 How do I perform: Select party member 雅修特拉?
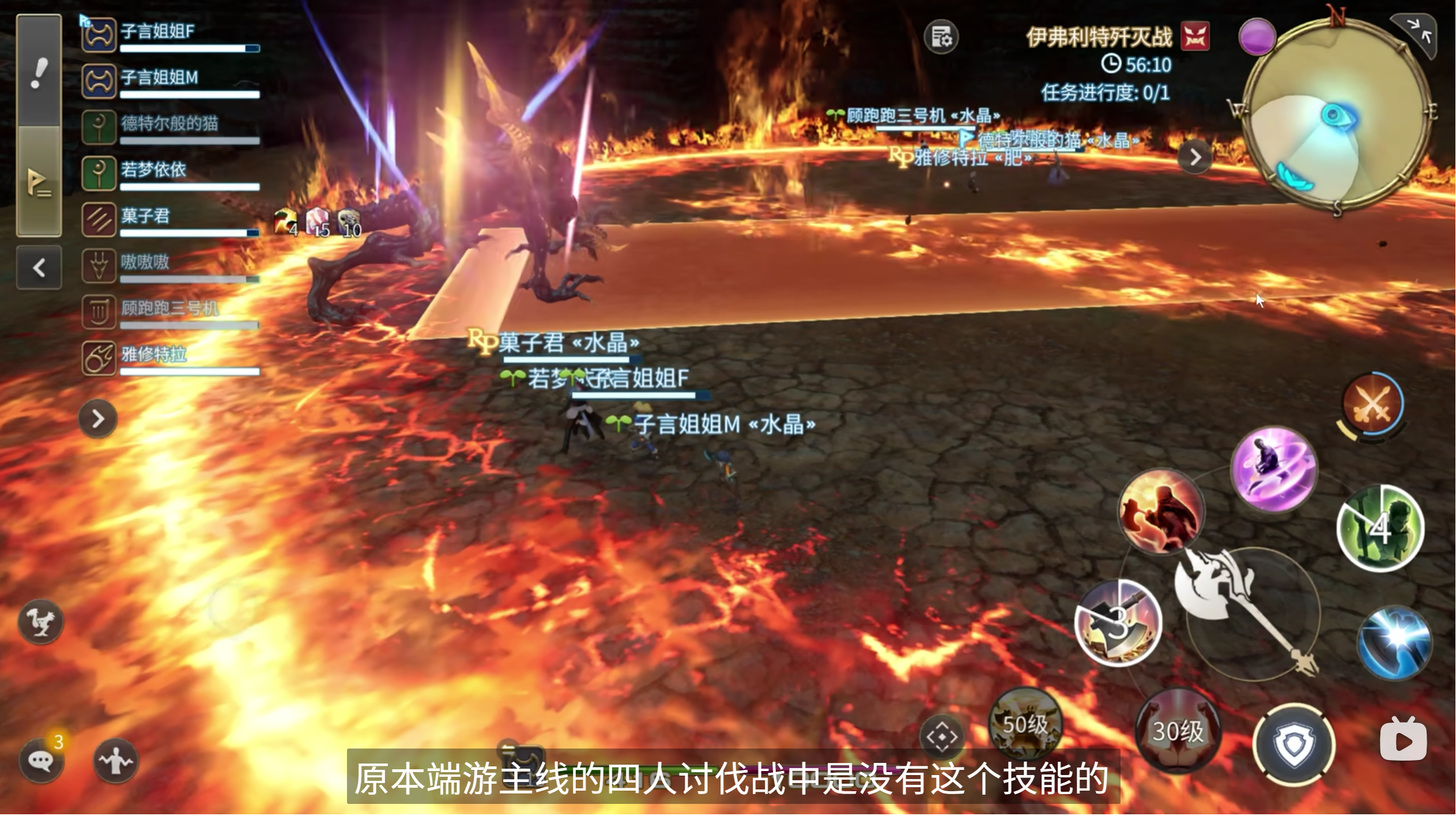pyautogui.click(x=171, y=358)
